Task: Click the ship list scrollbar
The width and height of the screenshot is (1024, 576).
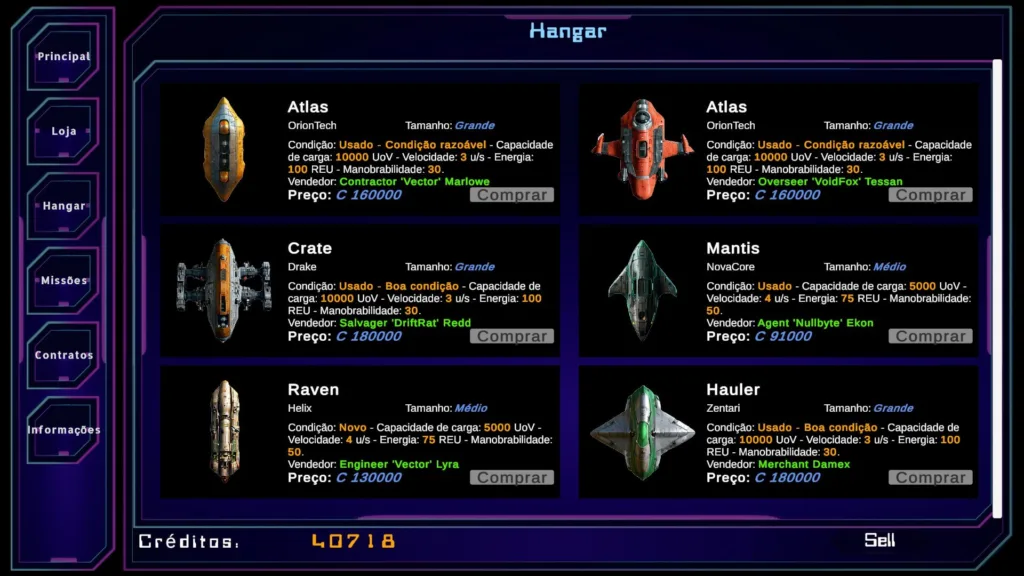Action: [x=996, y=280]
